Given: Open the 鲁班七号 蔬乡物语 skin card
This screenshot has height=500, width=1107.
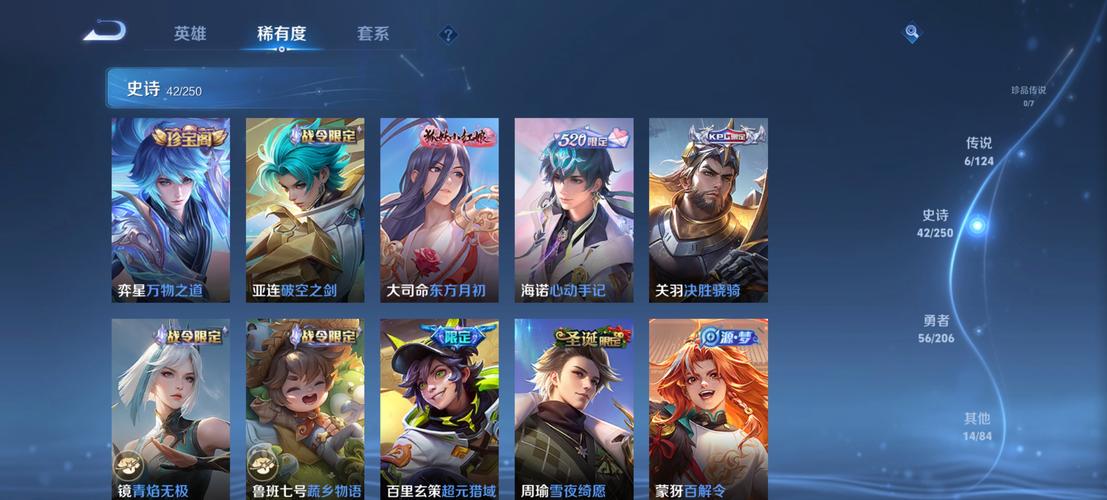Looking at the screenshot, I should (305, 410).
